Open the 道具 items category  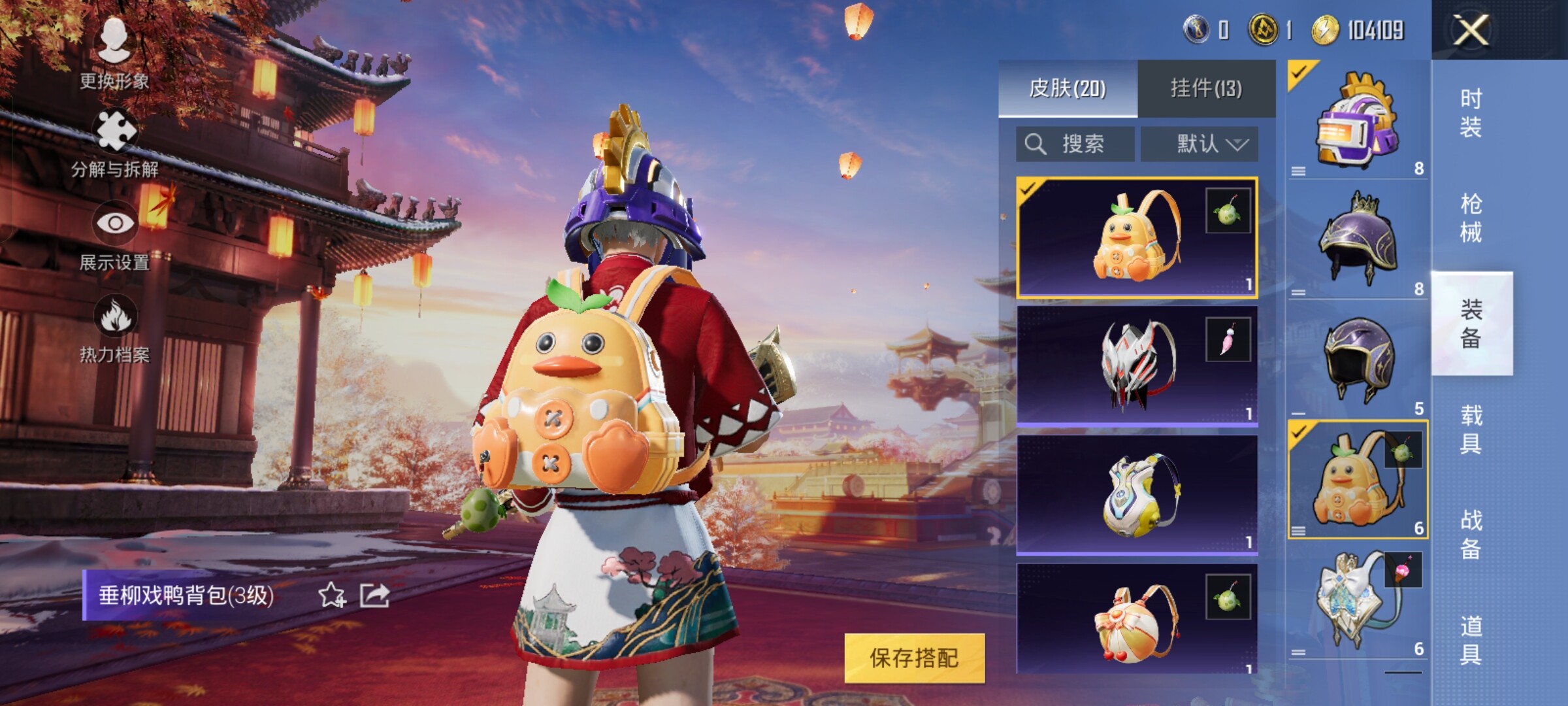pyautogui.click(x=1471, y=641)
